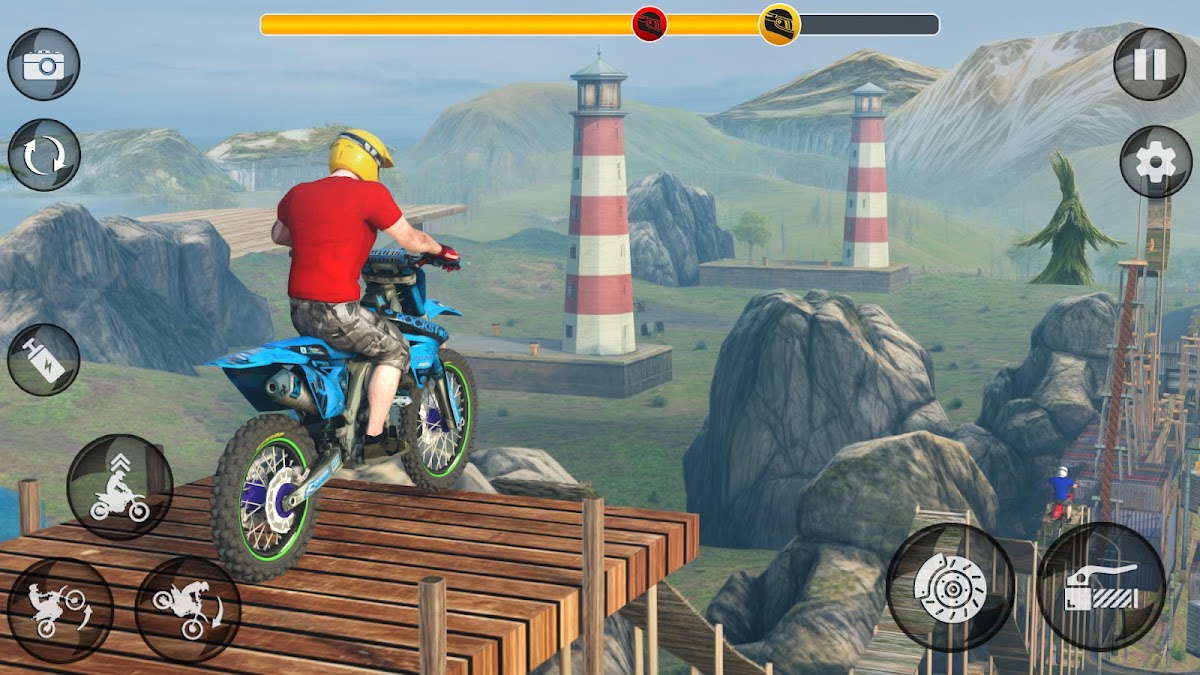
Task: Tap the camera view button
Action: coord(44,65)
